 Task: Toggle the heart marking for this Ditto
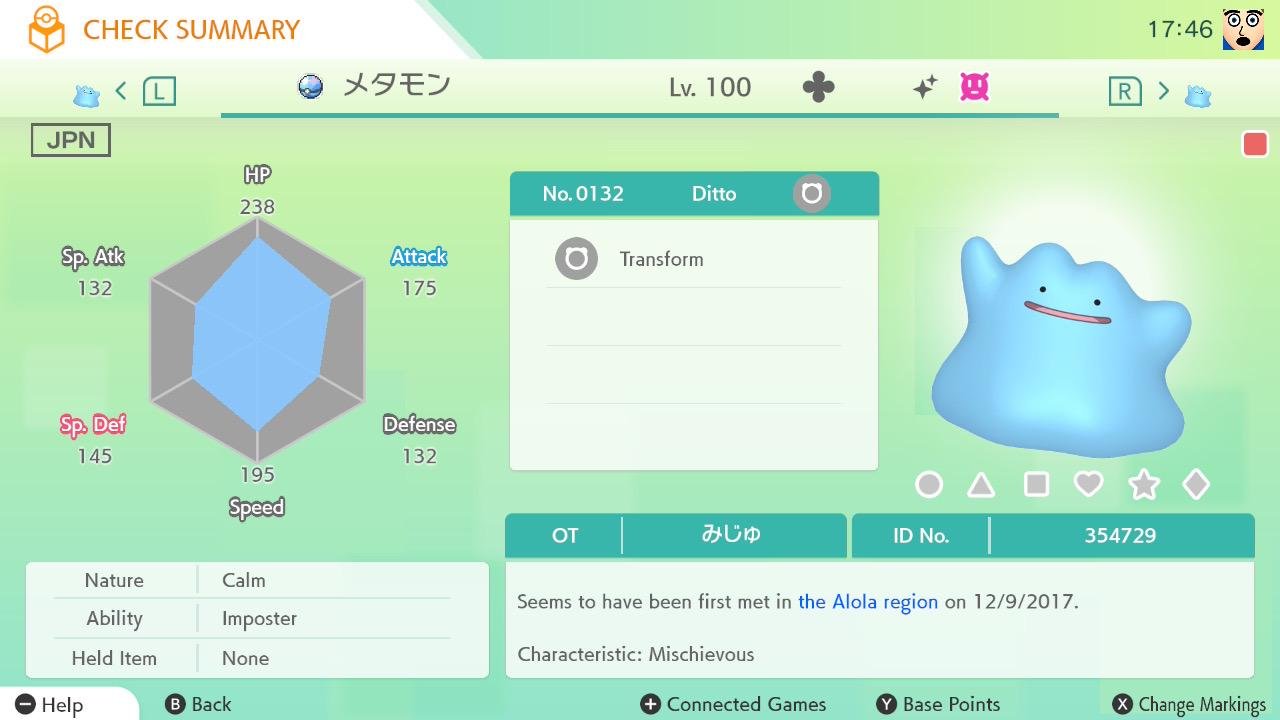tap(1090, 484)
